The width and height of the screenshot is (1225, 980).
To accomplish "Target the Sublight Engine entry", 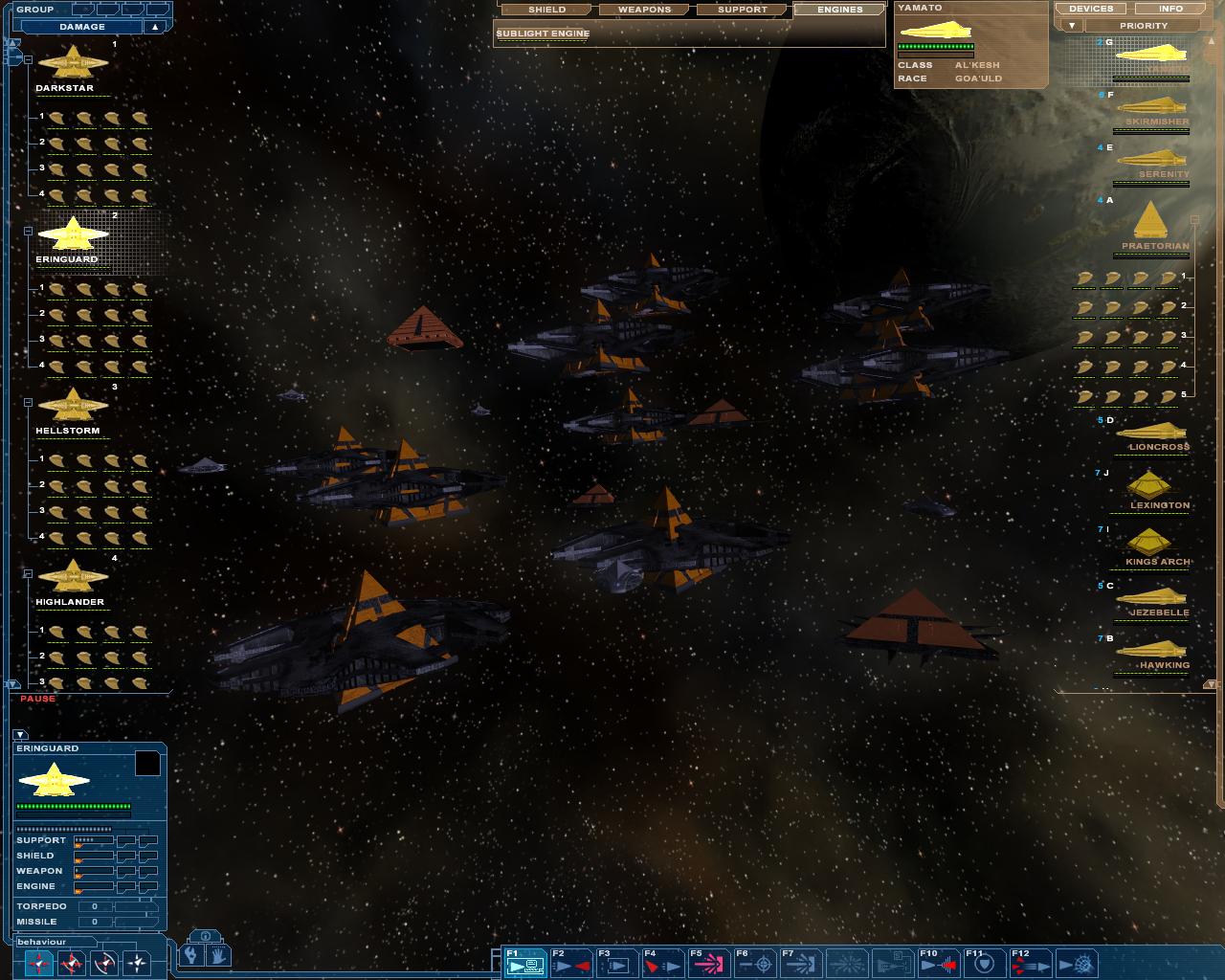I will tap(543, 33).
